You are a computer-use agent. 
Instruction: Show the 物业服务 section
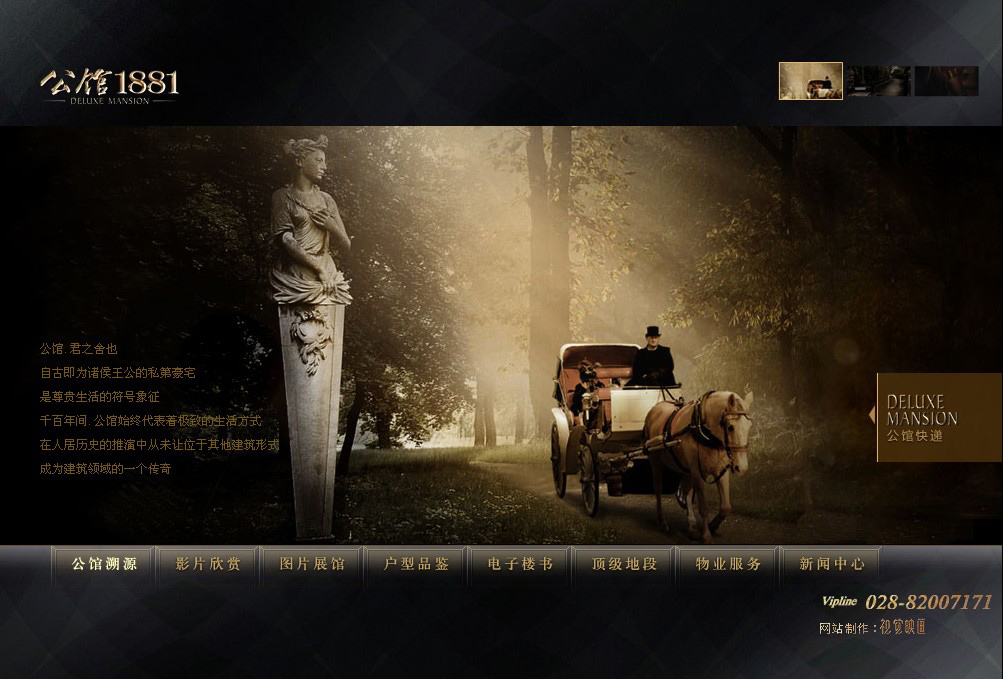click(x=728, y=564)
